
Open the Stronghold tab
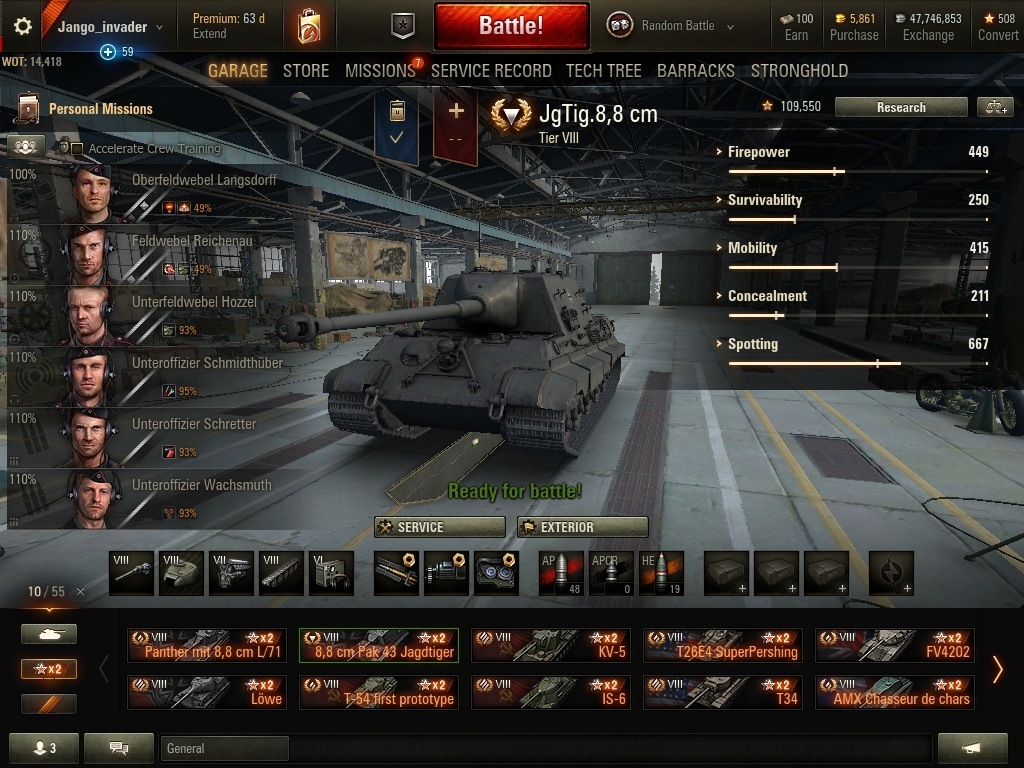point(799,71)
